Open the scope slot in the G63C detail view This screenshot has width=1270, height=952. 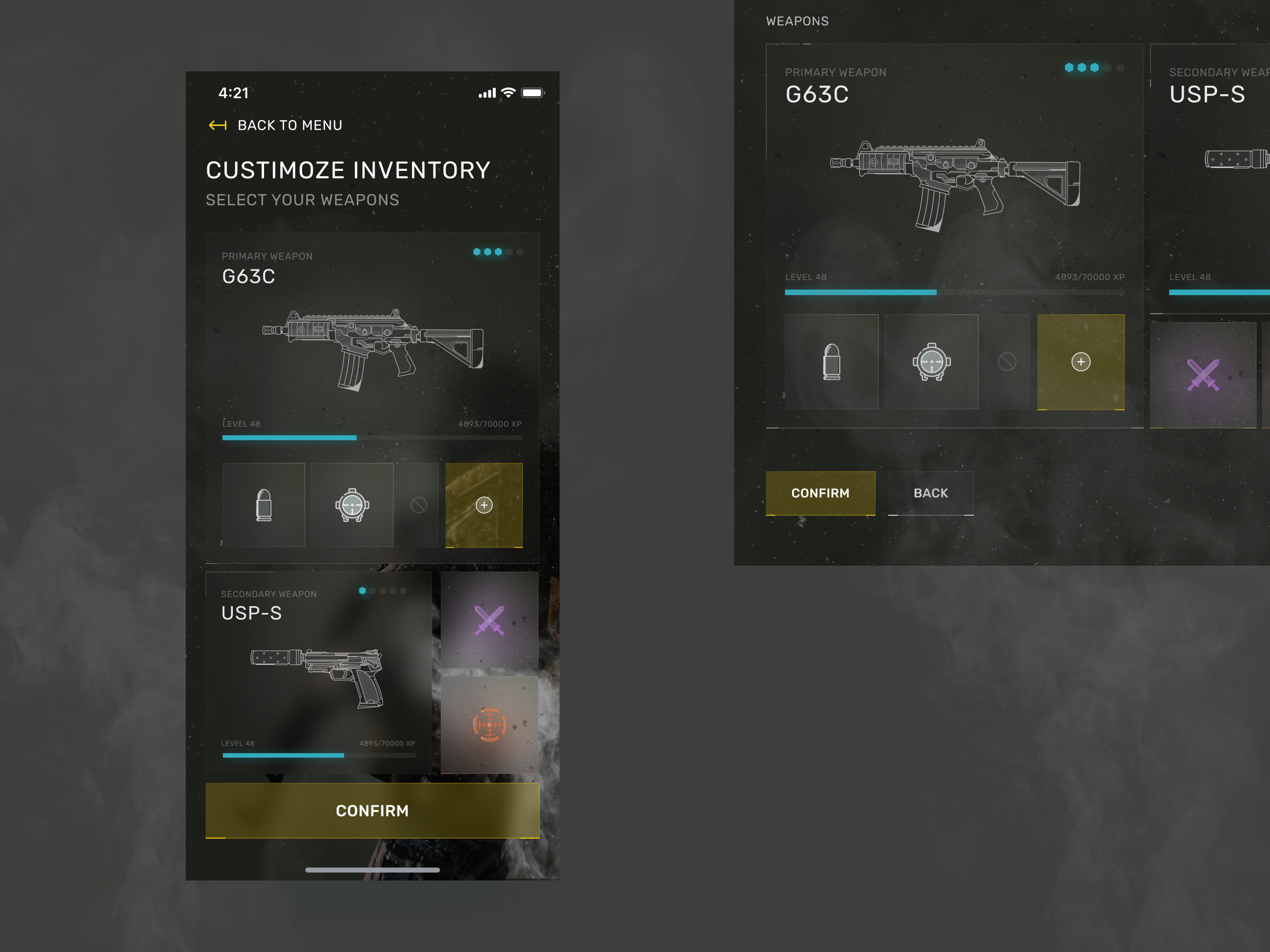(x=932, y=362)
